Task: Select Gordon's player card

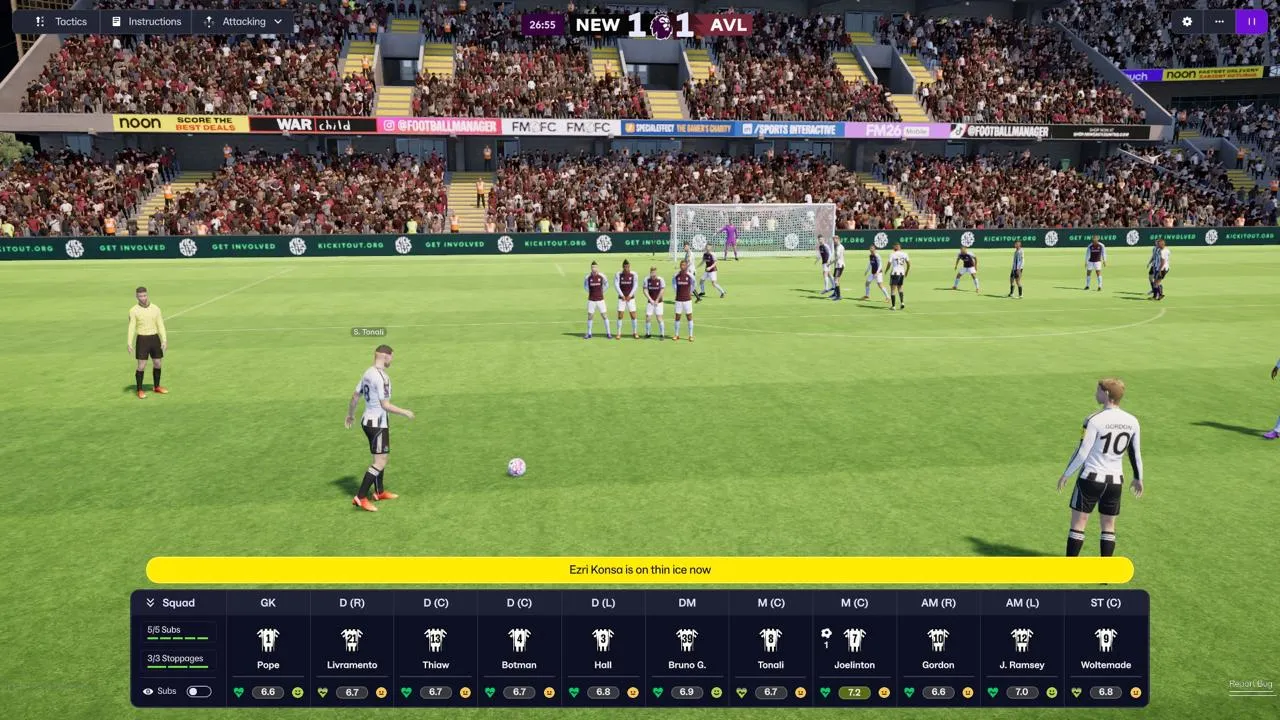Action: (938, 648)
